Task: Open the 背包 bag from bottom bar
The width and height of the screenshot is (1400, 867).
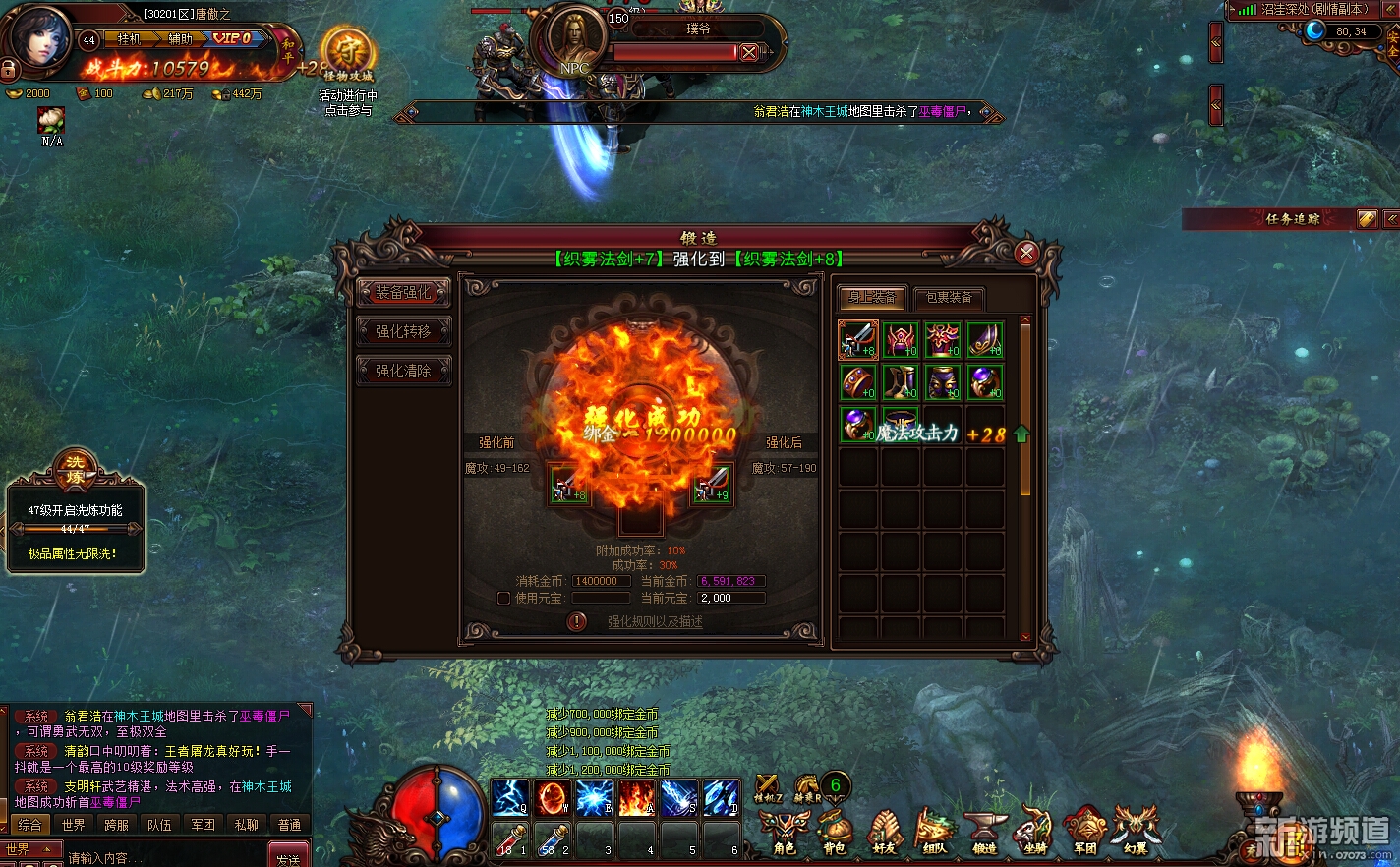Action: tap(834, 831)
